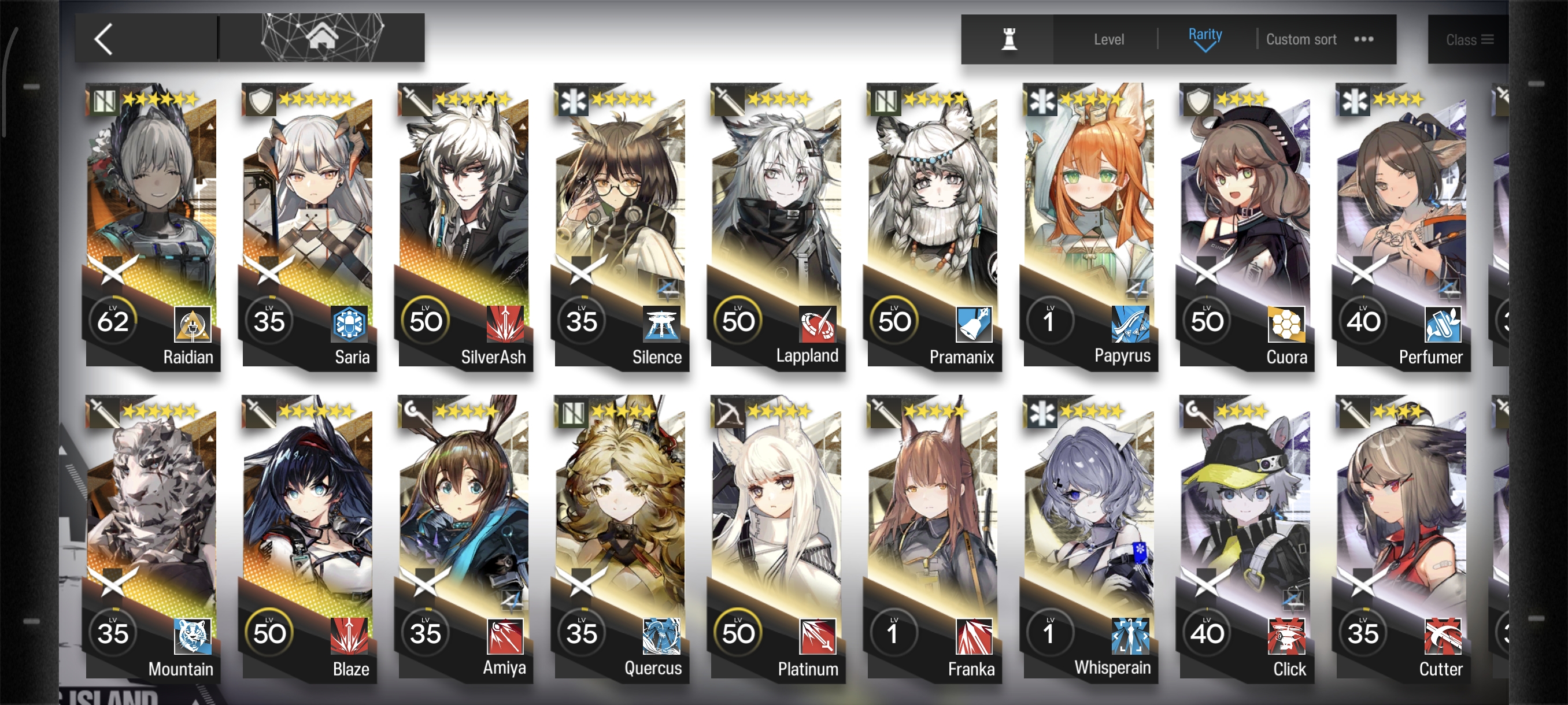The width and height of the screenshot is (1568, 705).
Task: Return to the home screen
Action: tap(321, 38)
